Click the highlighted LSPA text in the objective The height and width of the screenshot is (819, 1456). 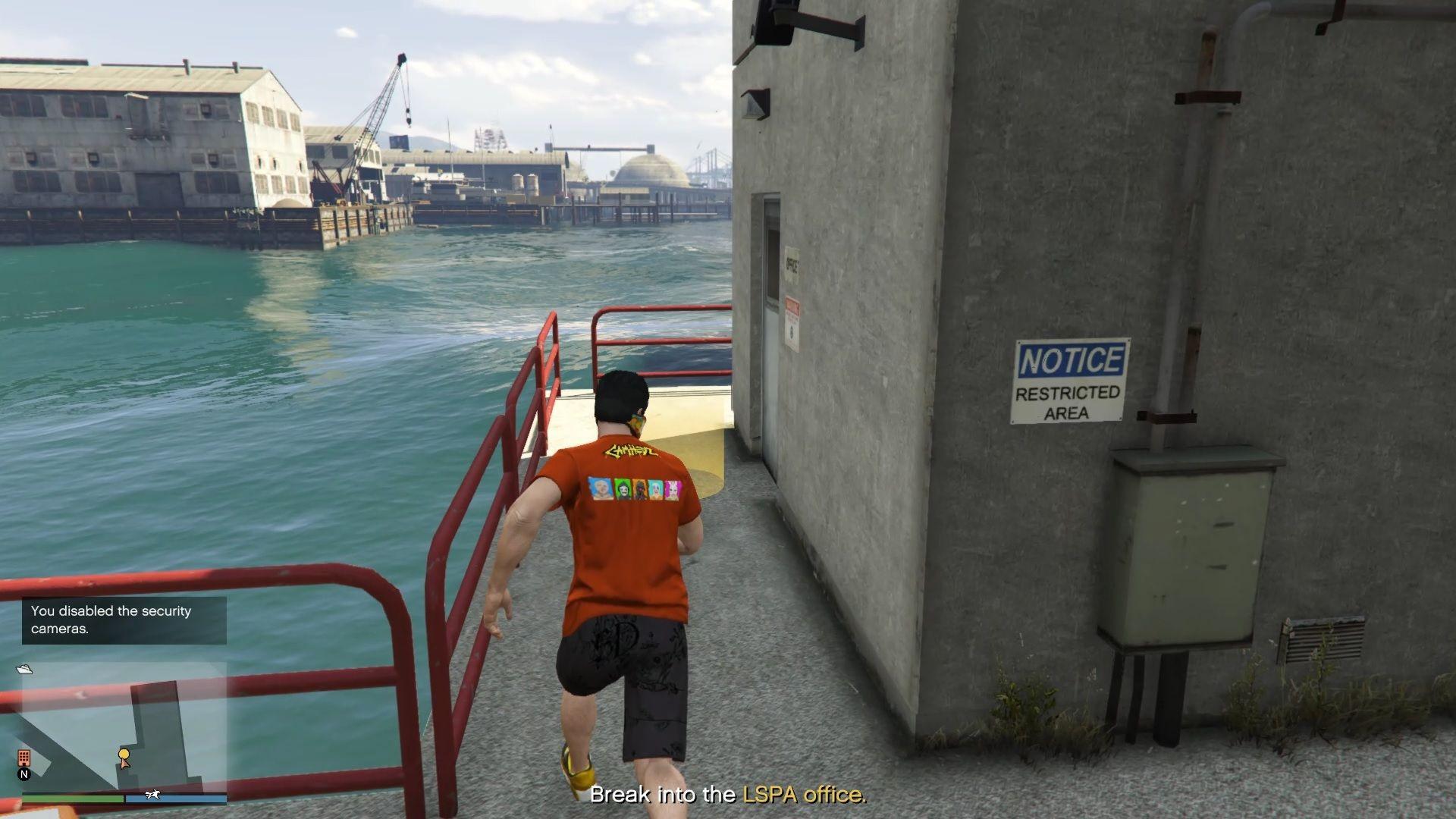tap(769, 795)
